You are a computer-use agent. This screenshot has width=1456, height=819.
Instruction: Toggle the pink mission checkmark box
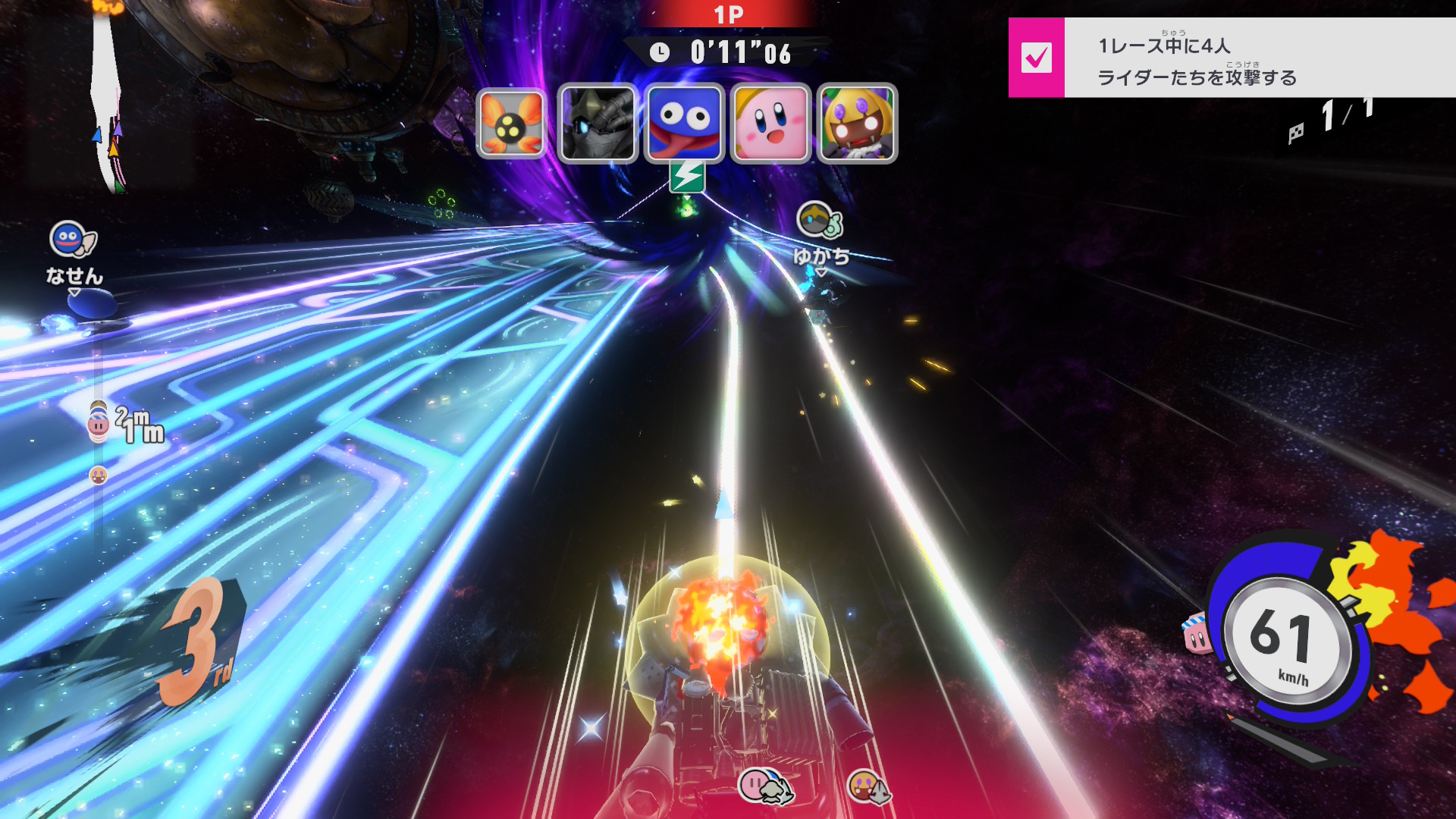[1036, 58]
